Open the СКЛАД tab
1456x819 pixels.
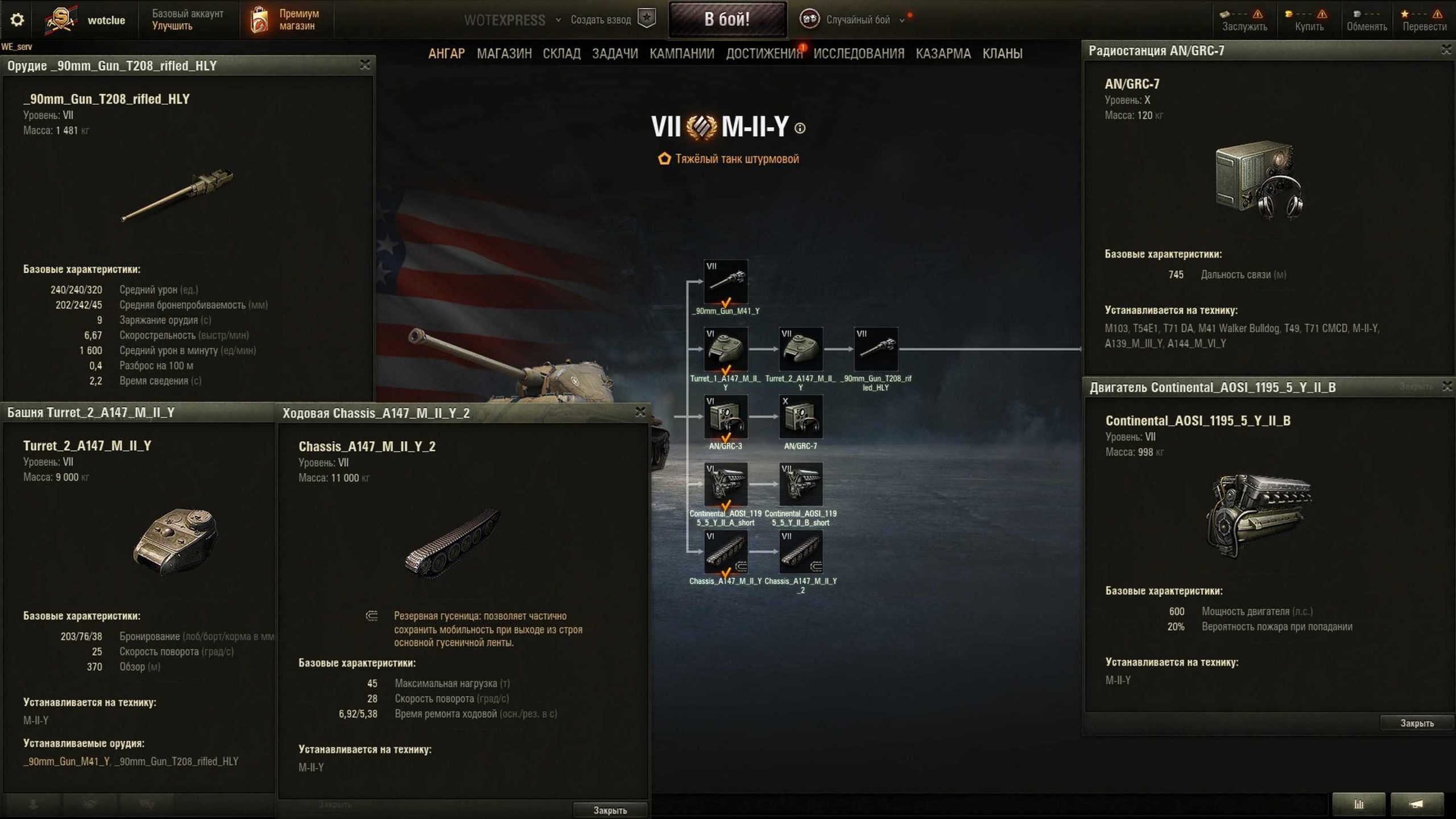(x=561, y=53)
